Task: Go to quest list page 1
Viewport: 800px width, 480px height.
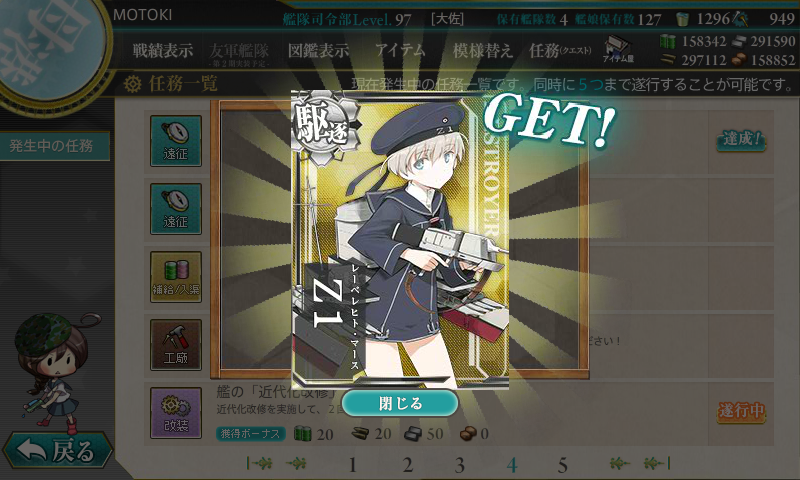Action: click(x=352, y=465)
